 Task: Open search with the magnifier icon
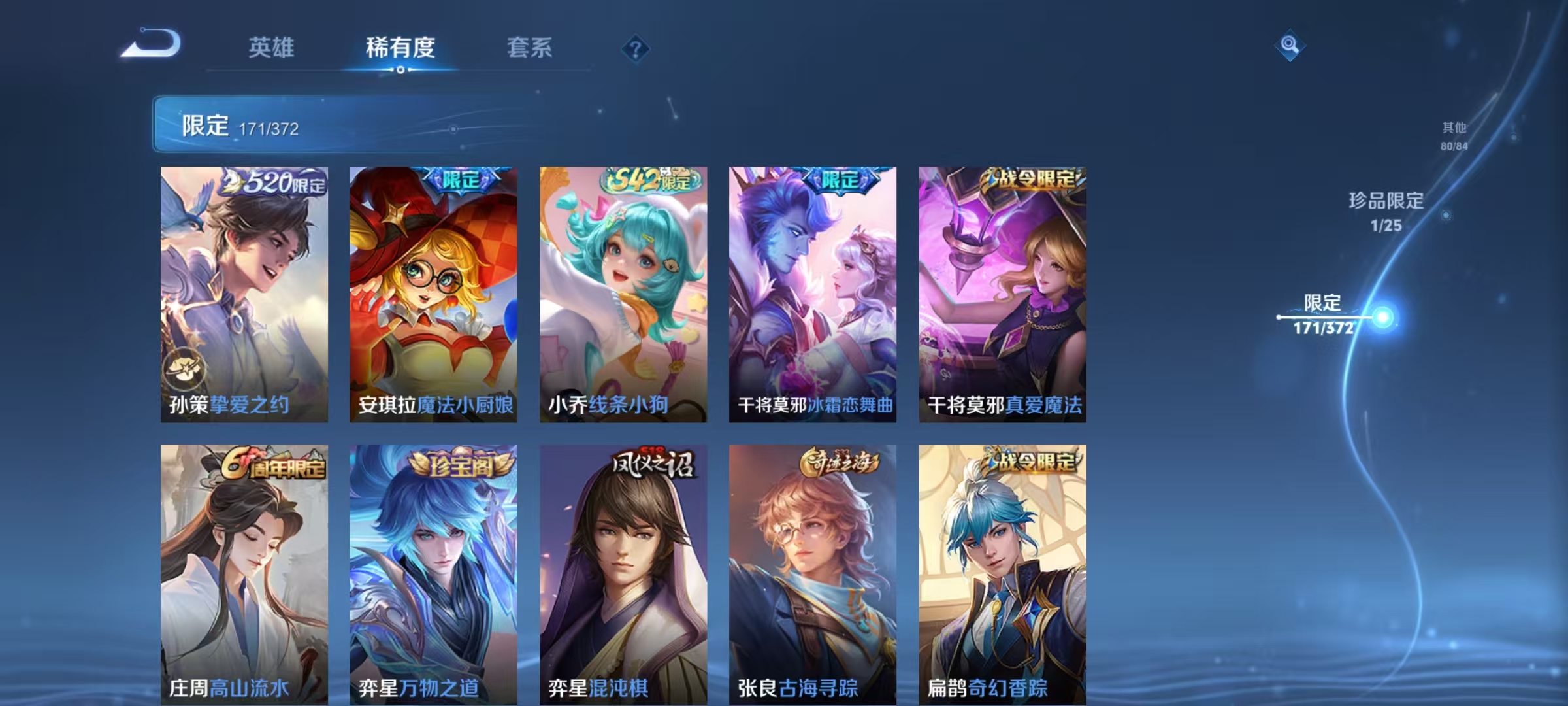pos(1288,44)
